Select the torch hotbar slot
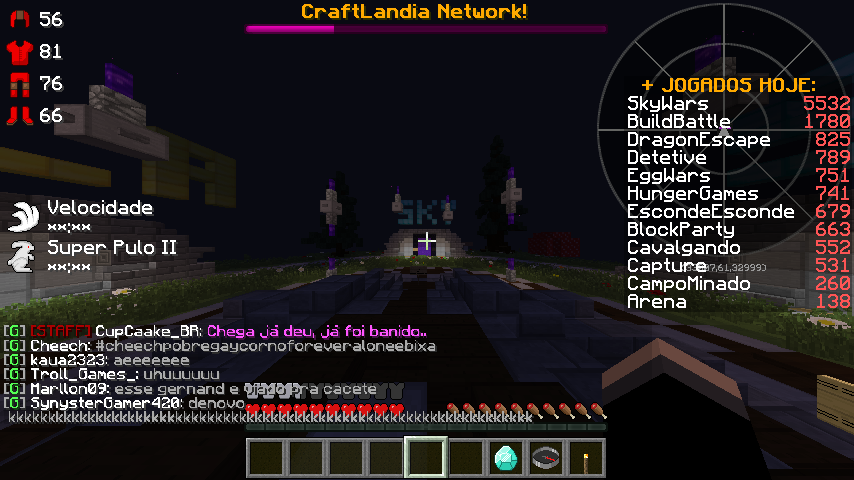The width and height of the screenshot is (854, 480). (x=586, y=457)
